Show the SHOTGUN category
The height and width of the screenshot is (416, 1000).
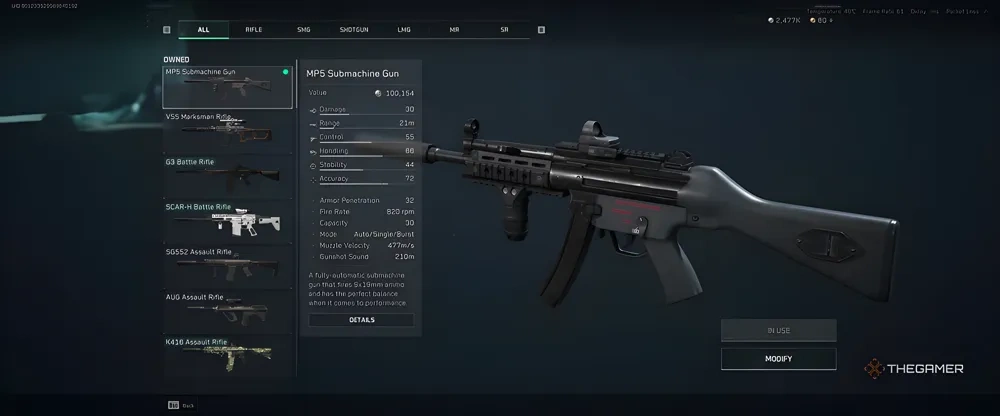pos(354,30)
